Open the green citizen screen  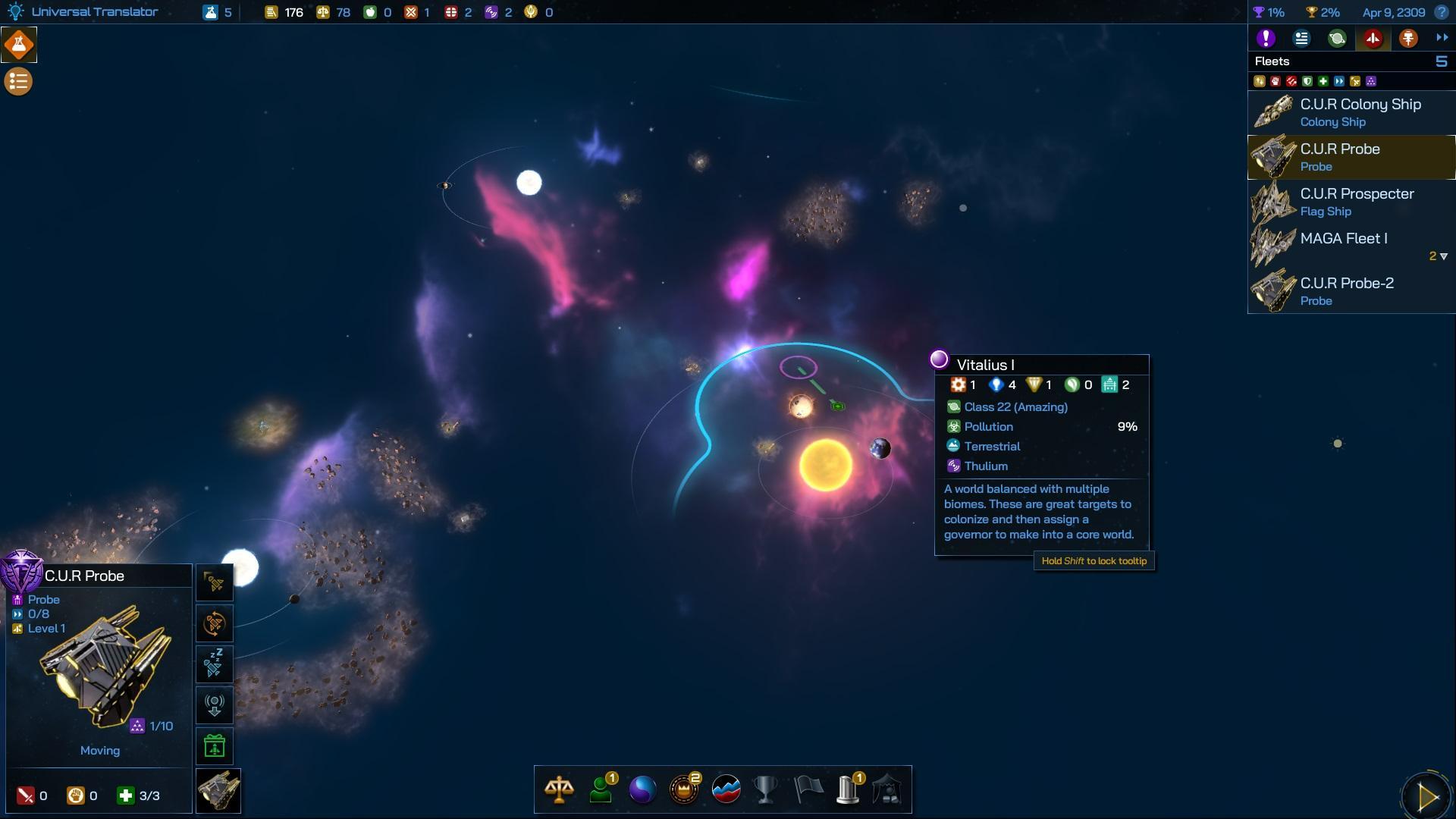(601, 789)
